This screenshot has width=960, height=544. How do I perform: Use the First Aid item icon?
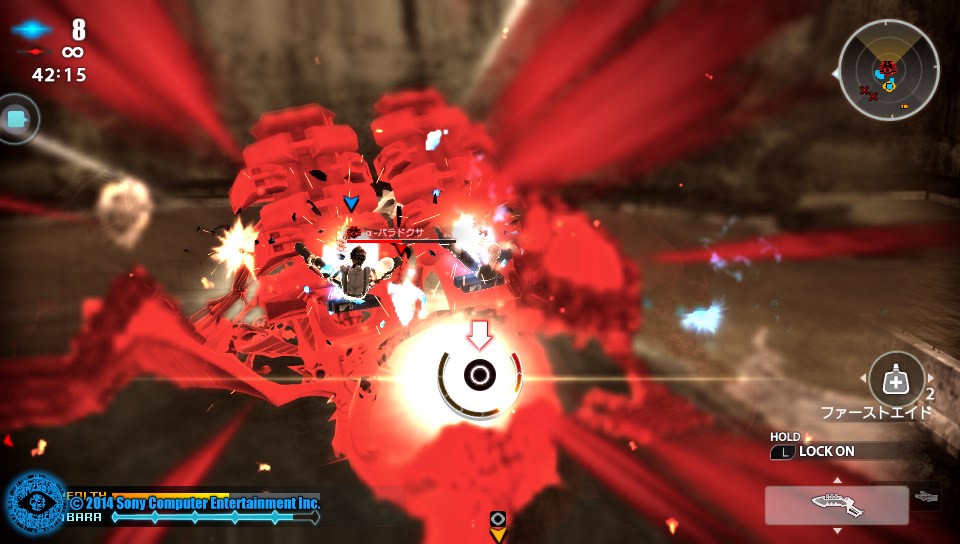pyautogui.click(x=896, y=380)
